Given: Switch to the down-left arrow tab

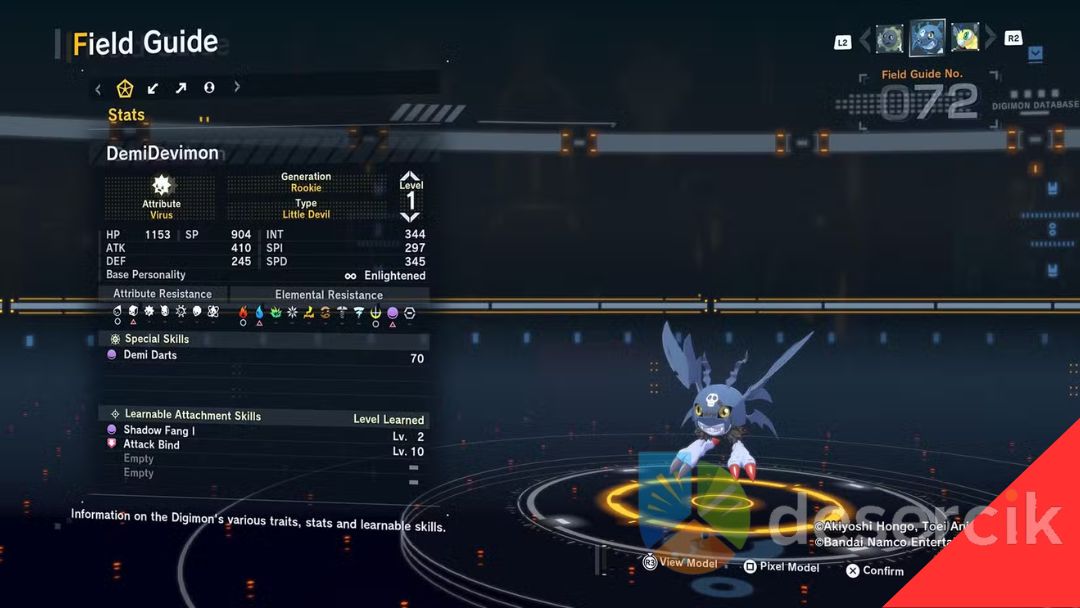Looking at the screenshot, I should [x=153, y=88].
